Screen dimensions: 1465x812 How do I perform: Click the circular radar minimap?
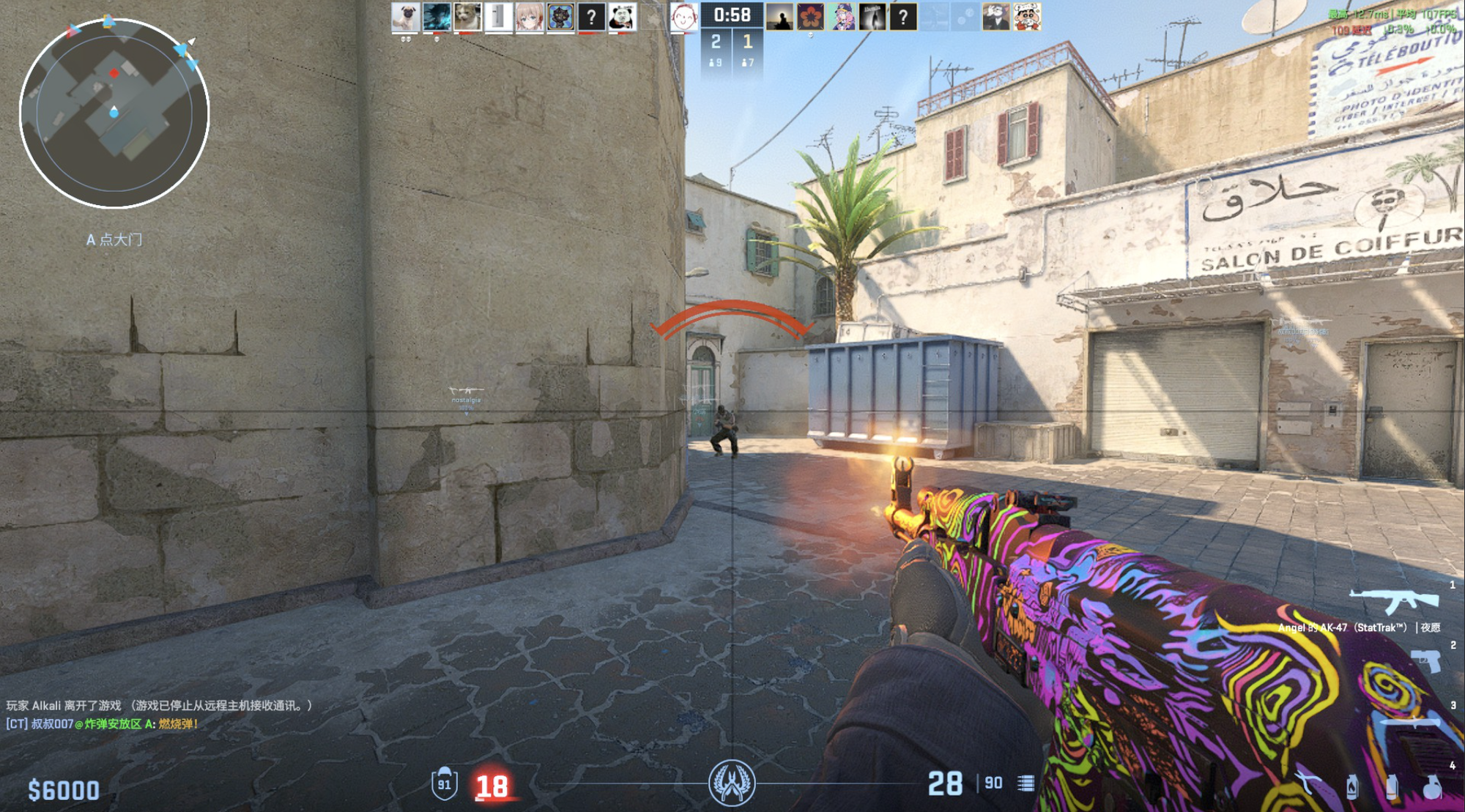(x=114, y=113)
